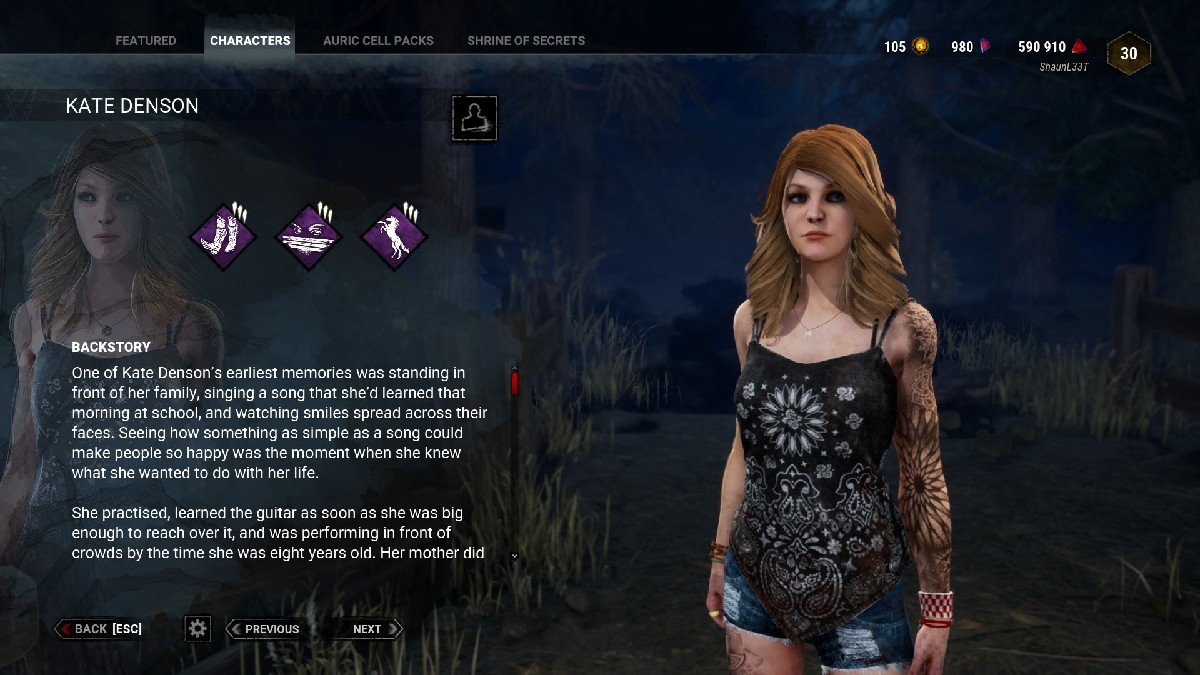The image size is (1200, 675).
Task: Click the player level 30 badge
Action: [1129, 54]
